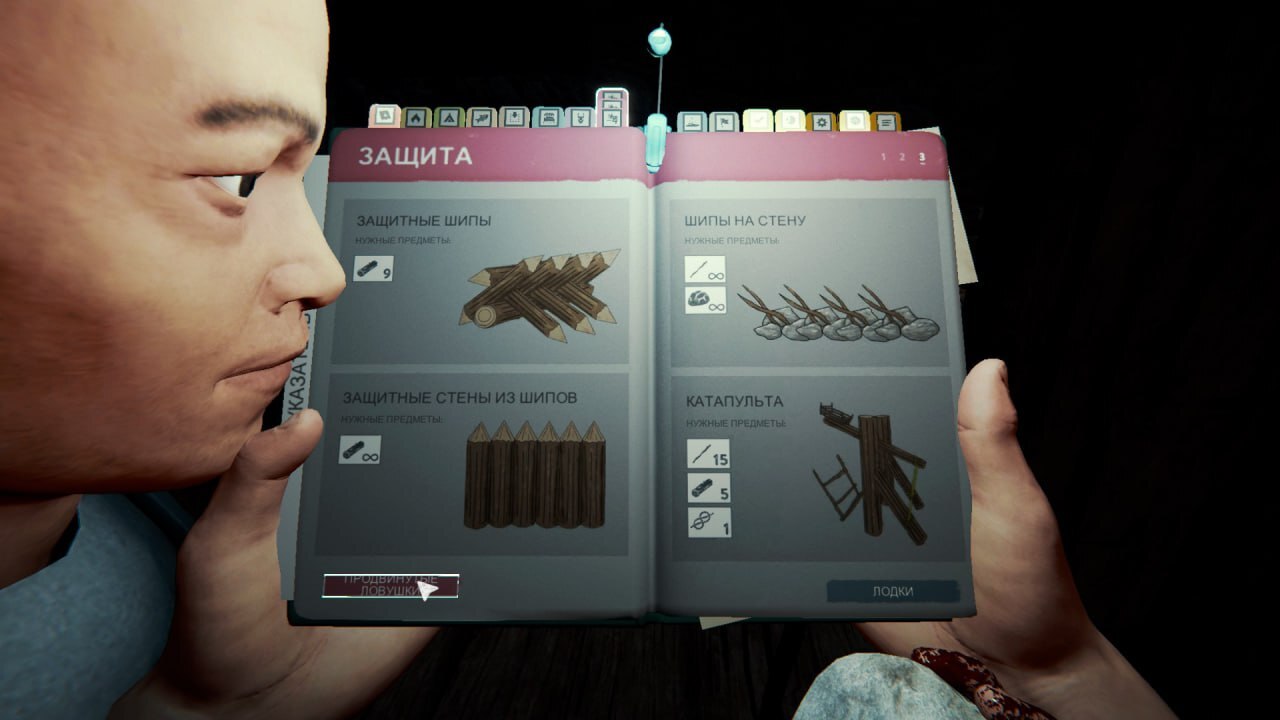1280x720 pixels.
Task: Go back to Продвинутые ловушки page
Action: [390, 586]
